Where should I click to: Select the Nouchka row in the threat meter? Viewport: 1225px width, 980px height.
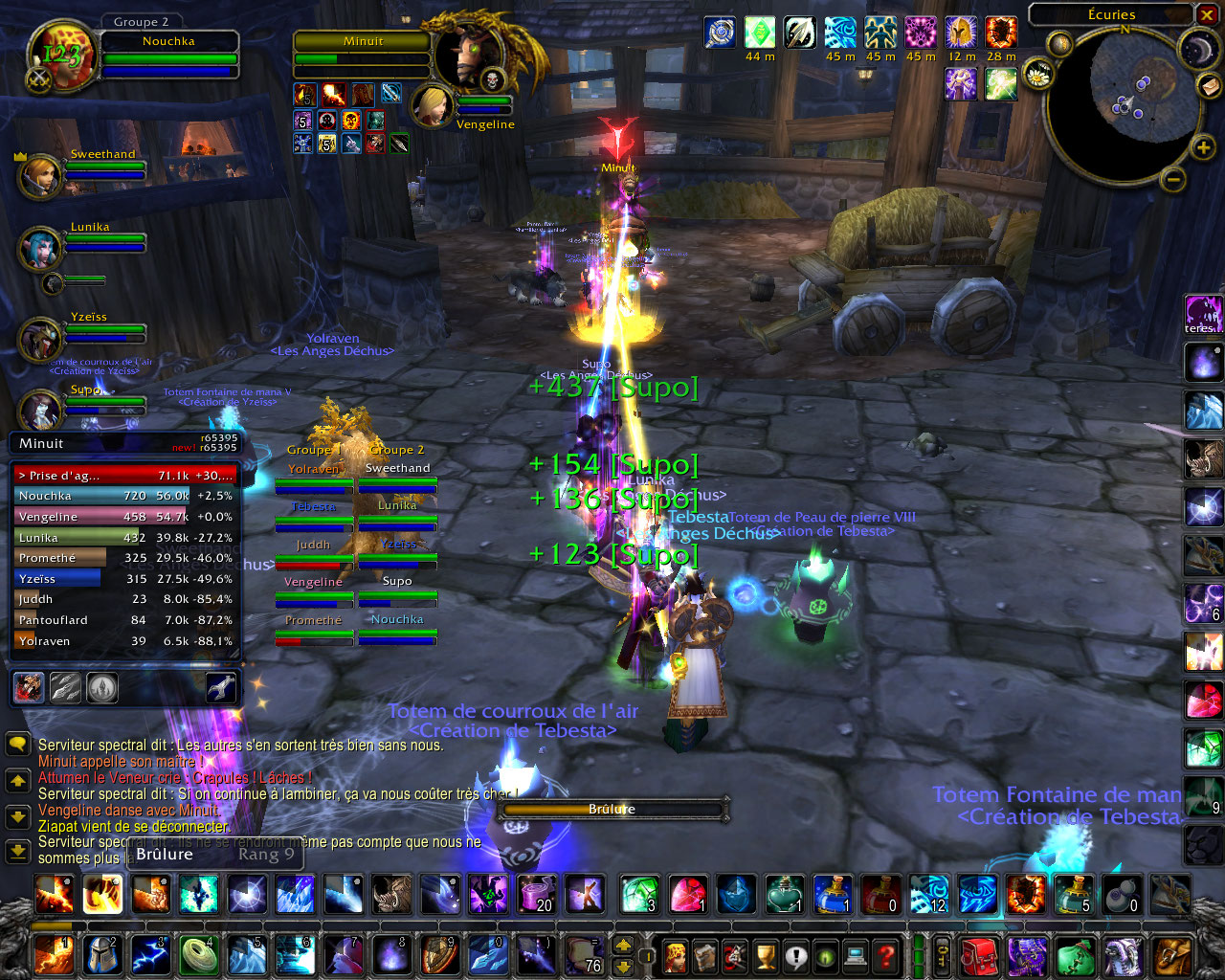[x=124, y=496]
